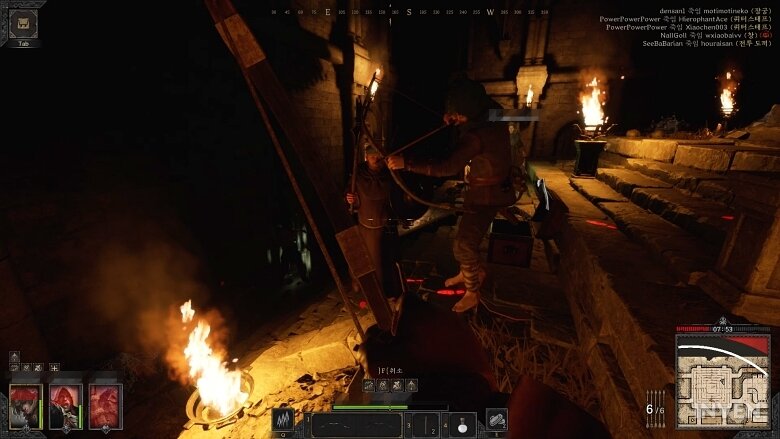Select the leftmost red-haired party member portrait
Screen dimensions: 780x439
coord(26,407)
